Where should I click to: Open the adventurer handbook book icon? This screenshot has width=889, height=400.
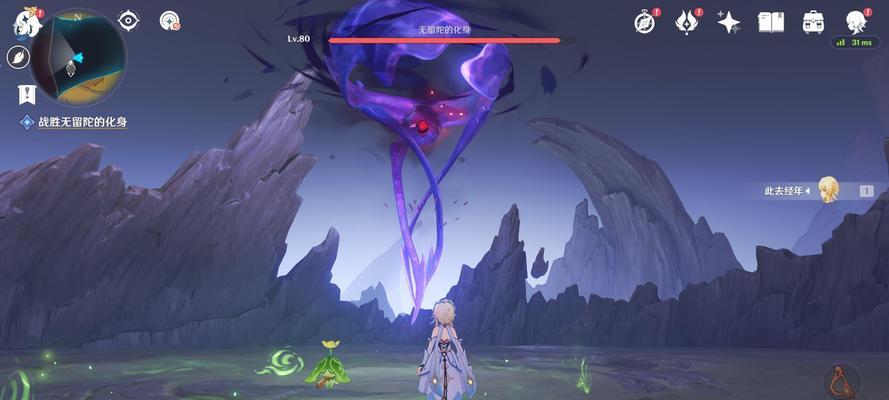(770, 21)
